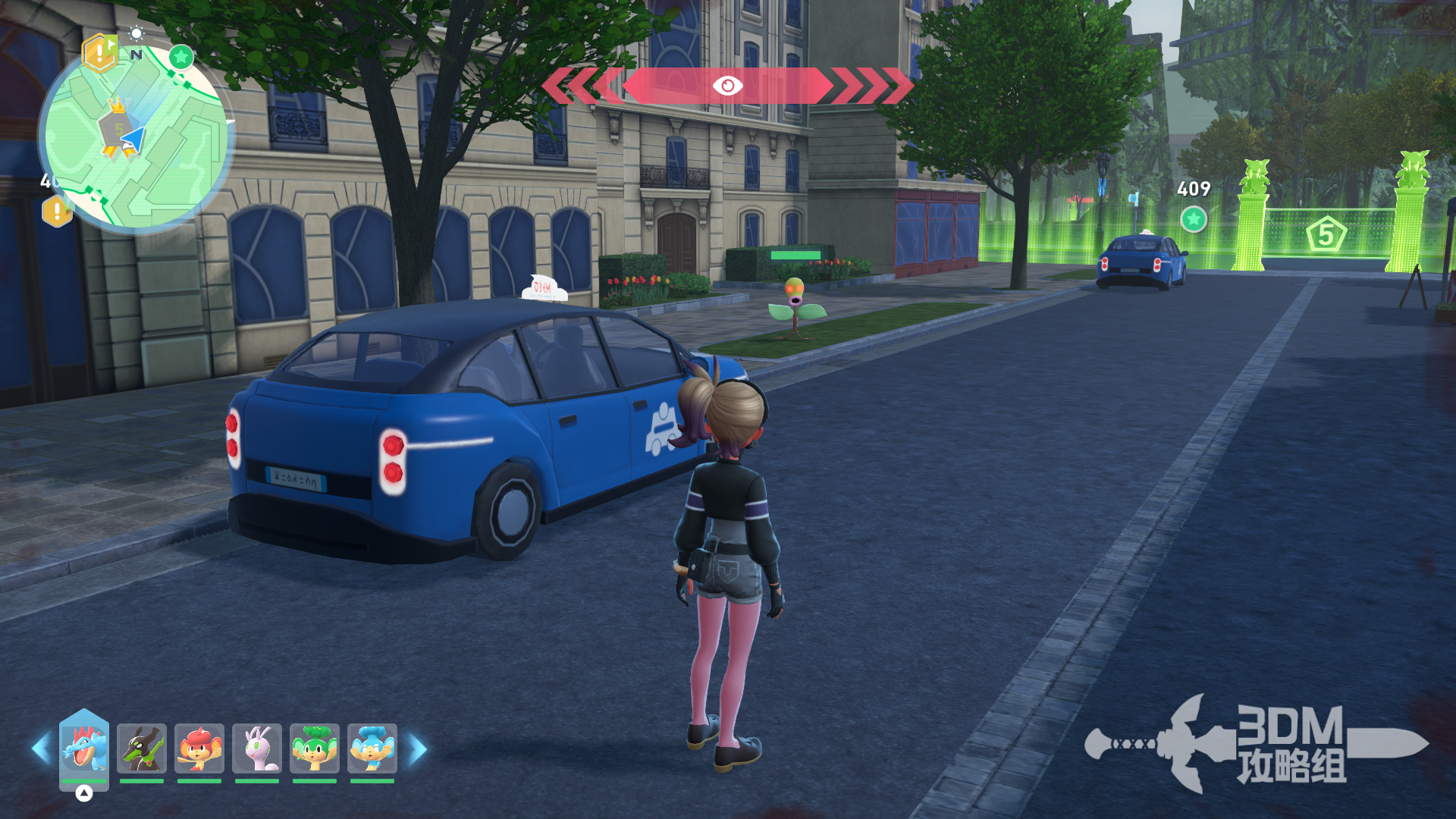Choose Pansage from the party lineup
The image size is (1456, 819).
click(x=315, y=748)
